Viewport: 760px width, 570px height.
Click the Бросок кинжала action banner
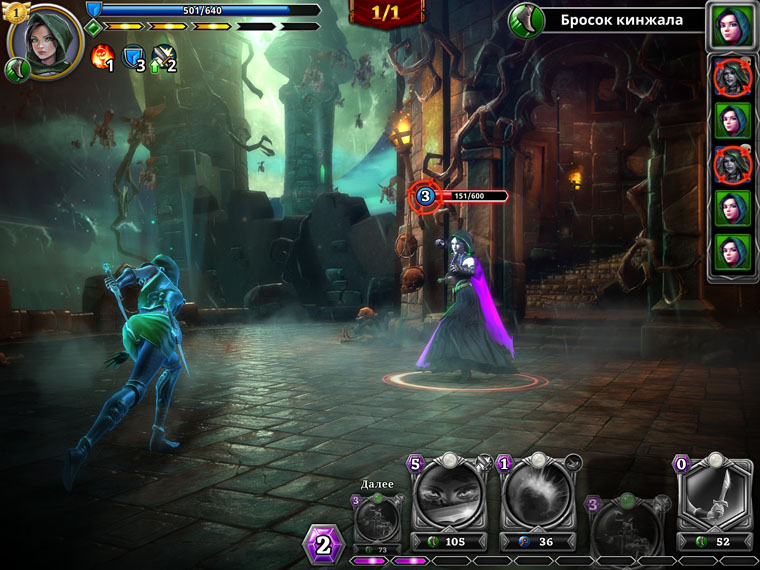tap(620, 20)
